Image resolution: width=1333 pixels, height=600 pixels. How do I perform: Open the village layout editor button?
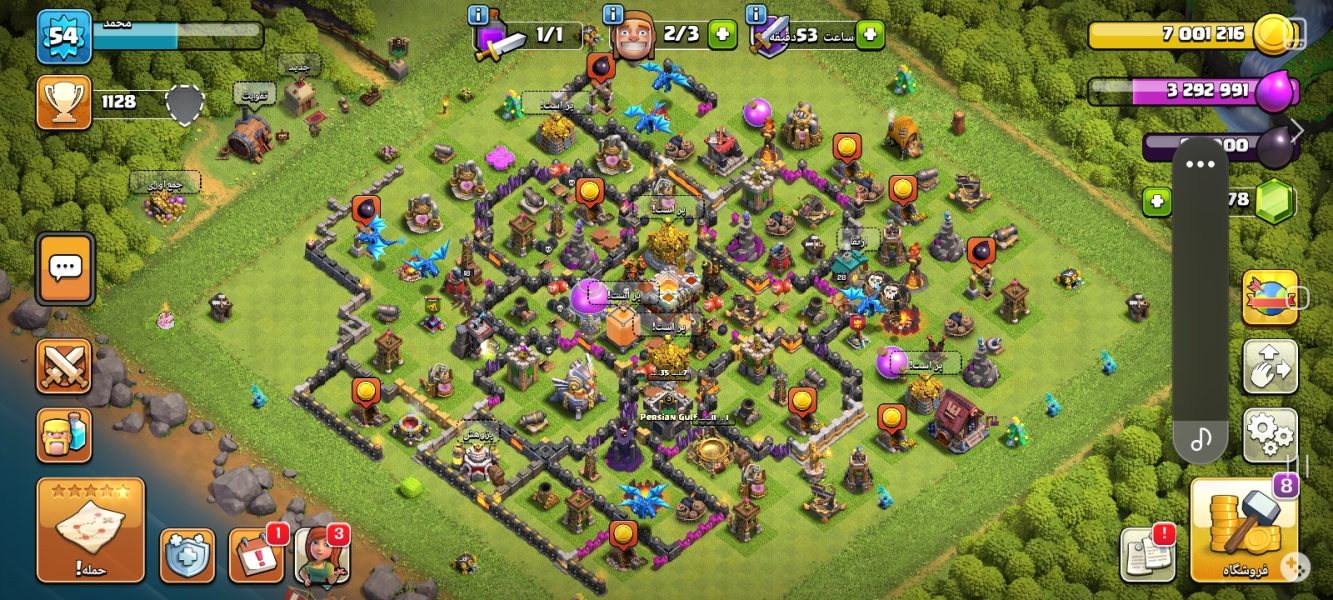click(x=1270, y=366)
